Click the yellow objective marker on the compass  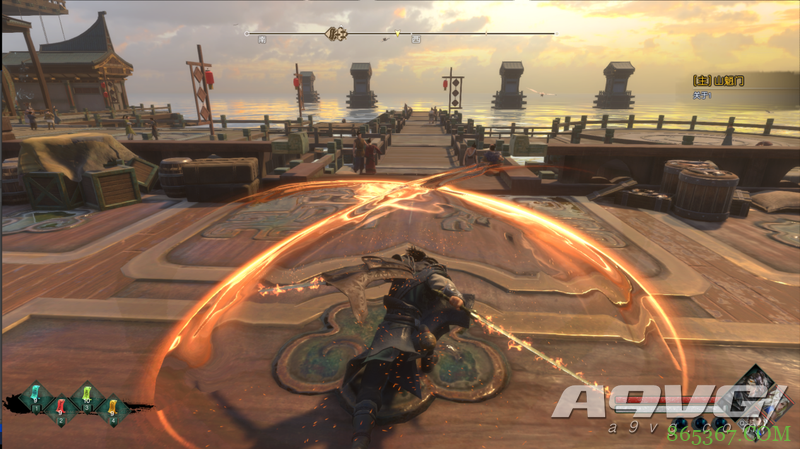click(x=397, y=34)
